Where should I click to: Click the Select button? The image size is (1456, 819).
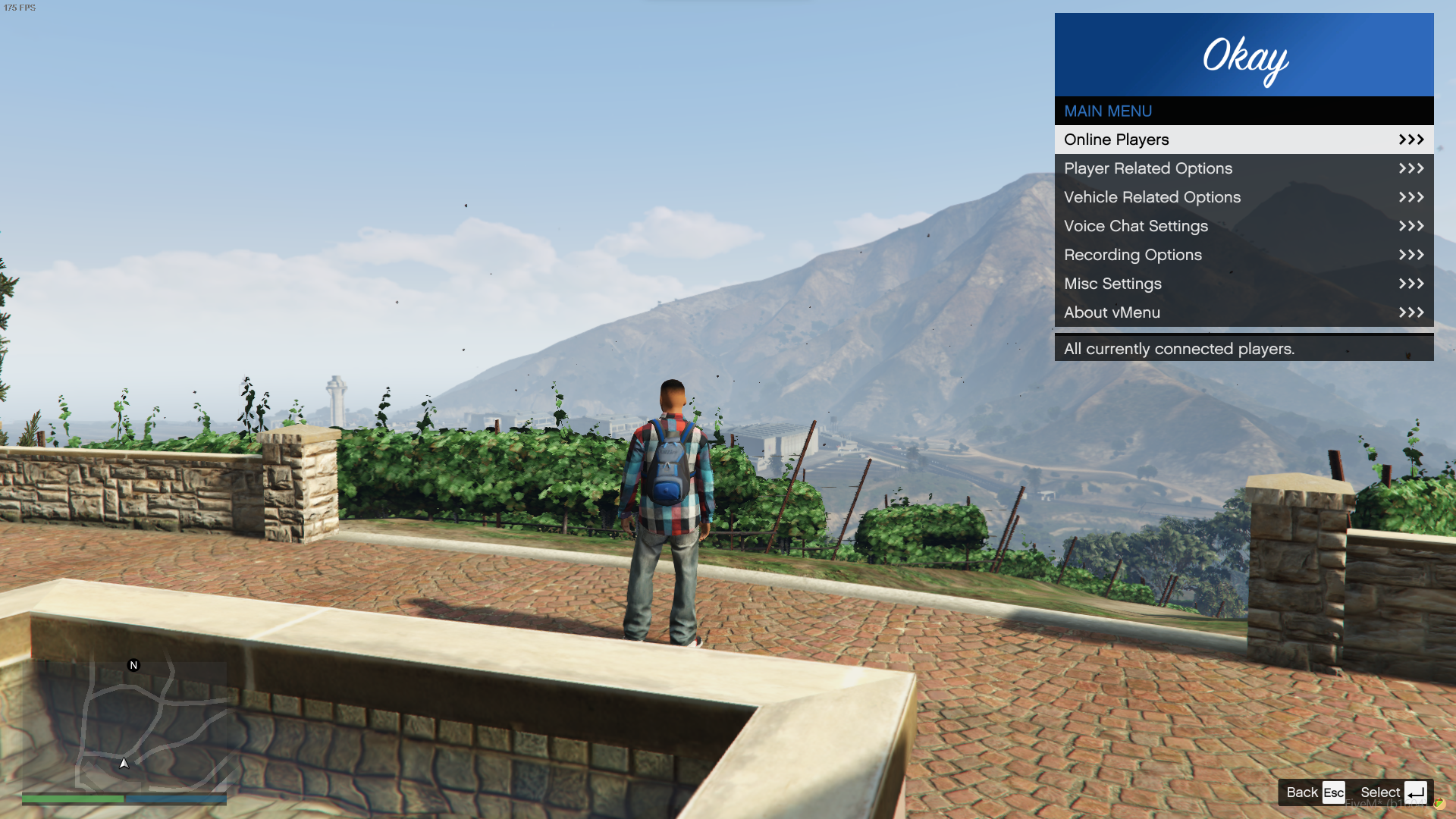coord(1380,792)
